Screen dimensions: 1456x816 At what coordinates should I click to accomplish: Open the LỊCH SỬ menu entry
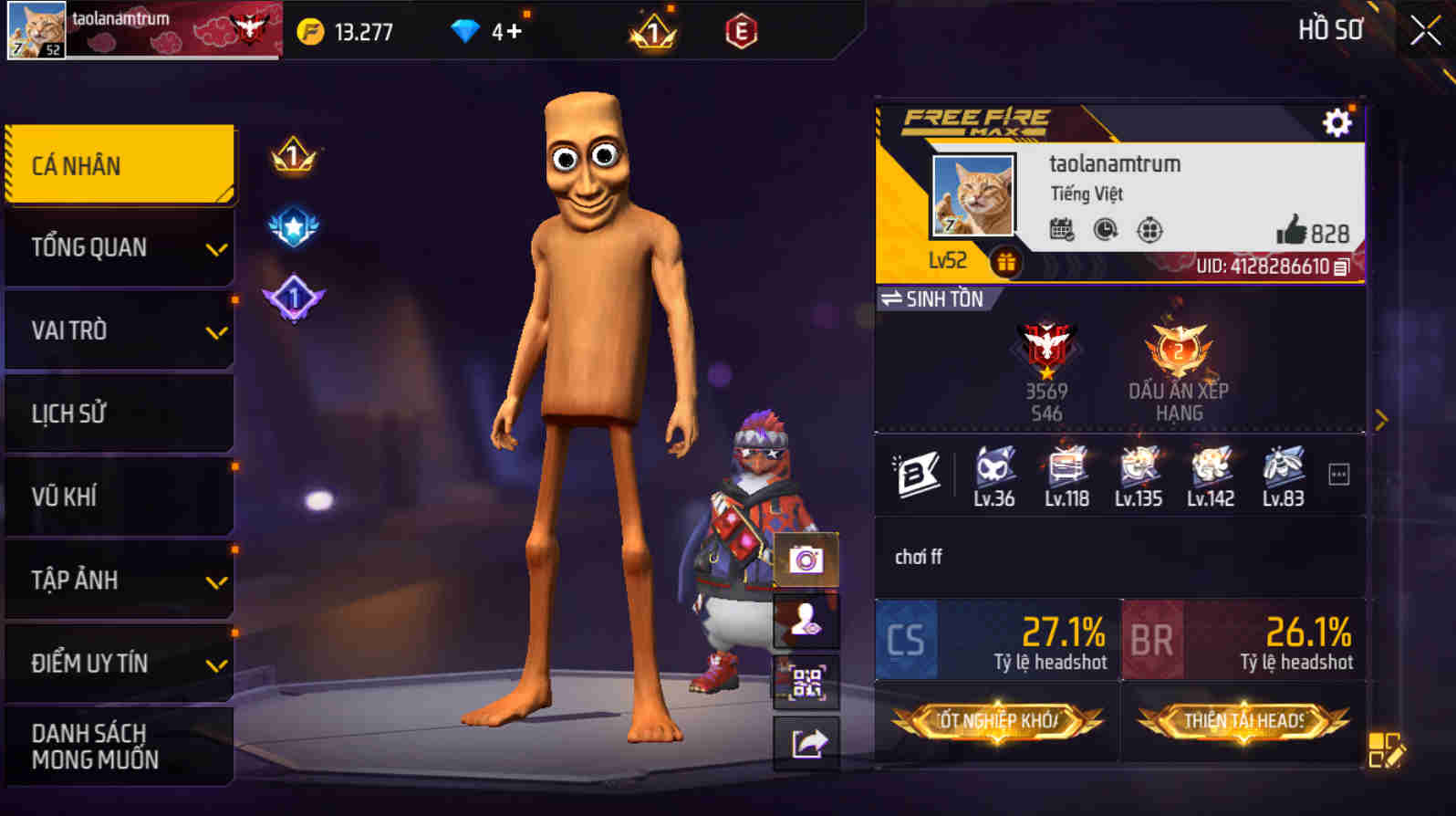coord(119,413)
